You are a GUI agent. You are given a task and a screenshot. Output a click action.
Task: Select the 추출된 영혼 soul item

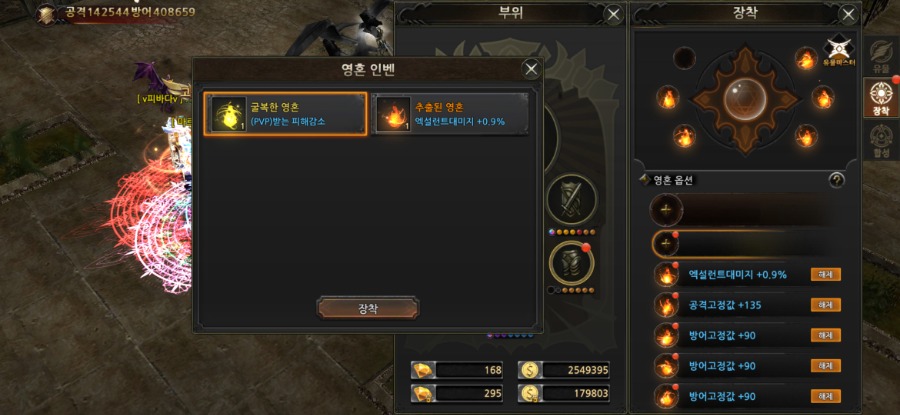tap(450, 114)
